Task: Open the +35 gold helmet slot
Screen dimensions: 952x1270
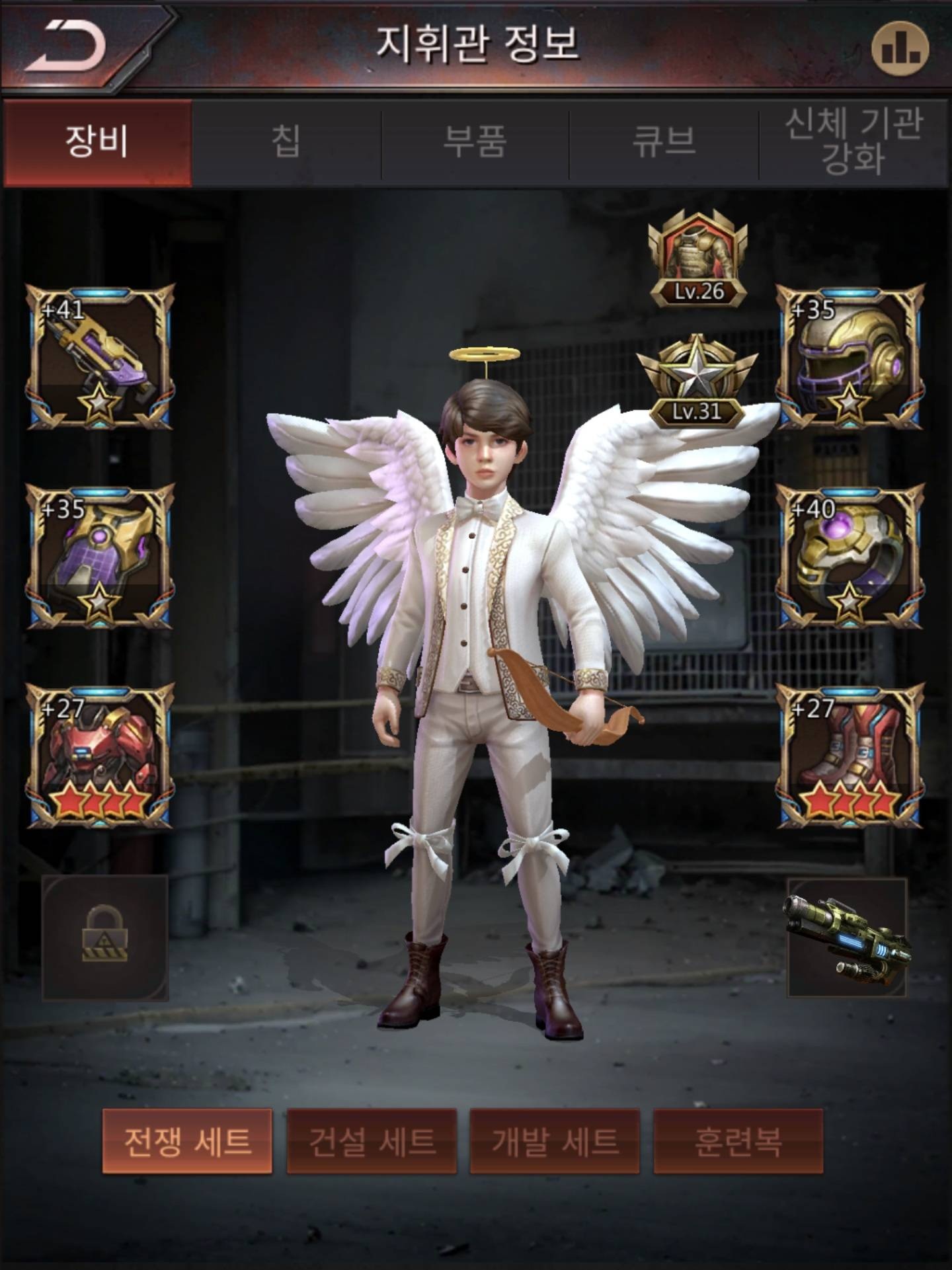Action: 850,357
